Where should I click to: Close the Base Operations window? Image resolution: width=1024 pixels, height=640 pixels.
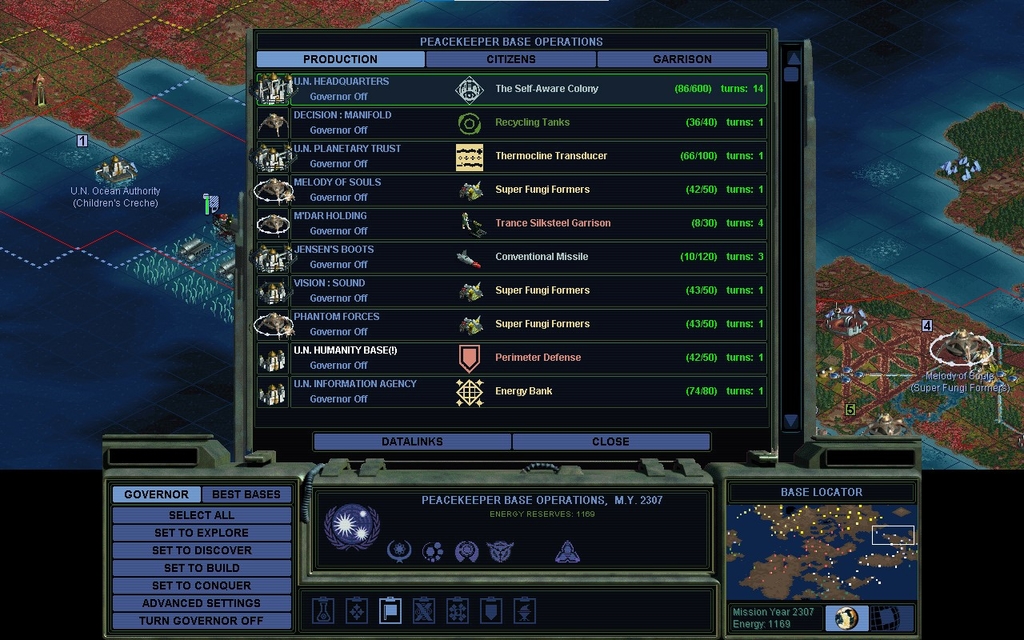(x=610, y=441)
